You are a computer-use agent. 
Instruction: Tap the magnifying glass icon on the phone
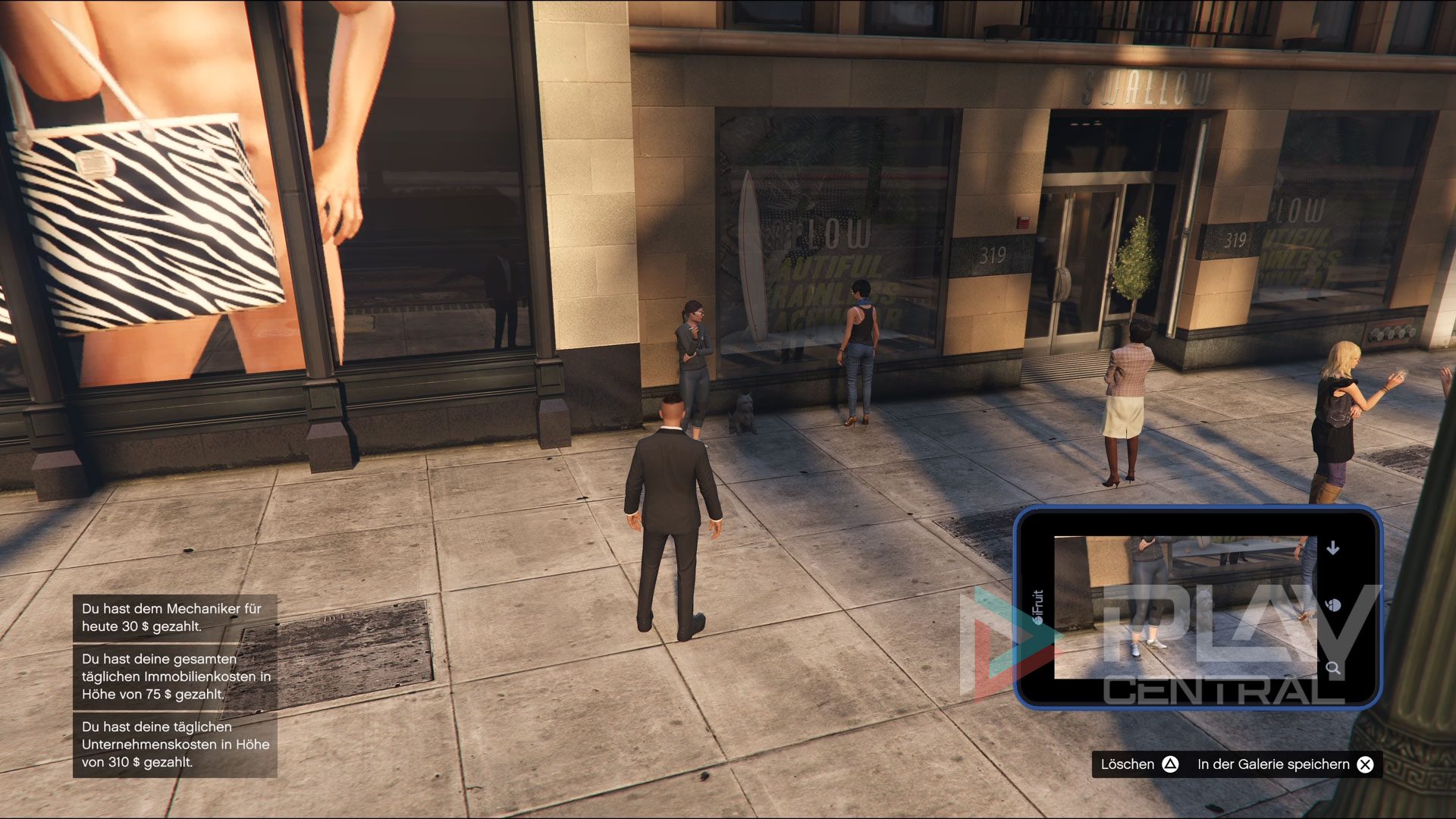[1332, 668]
